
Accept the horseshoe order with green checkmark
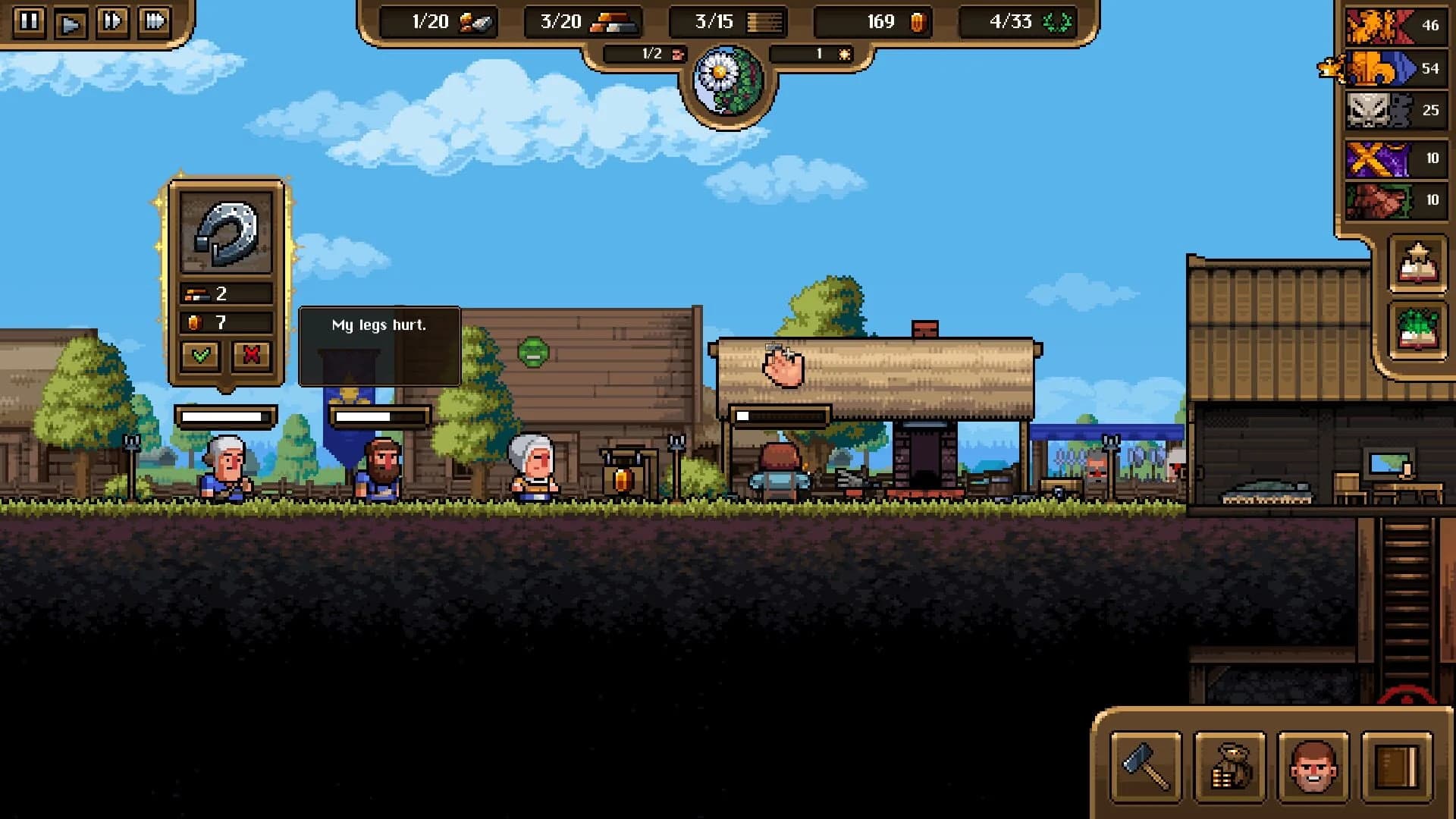coord(201,355)
